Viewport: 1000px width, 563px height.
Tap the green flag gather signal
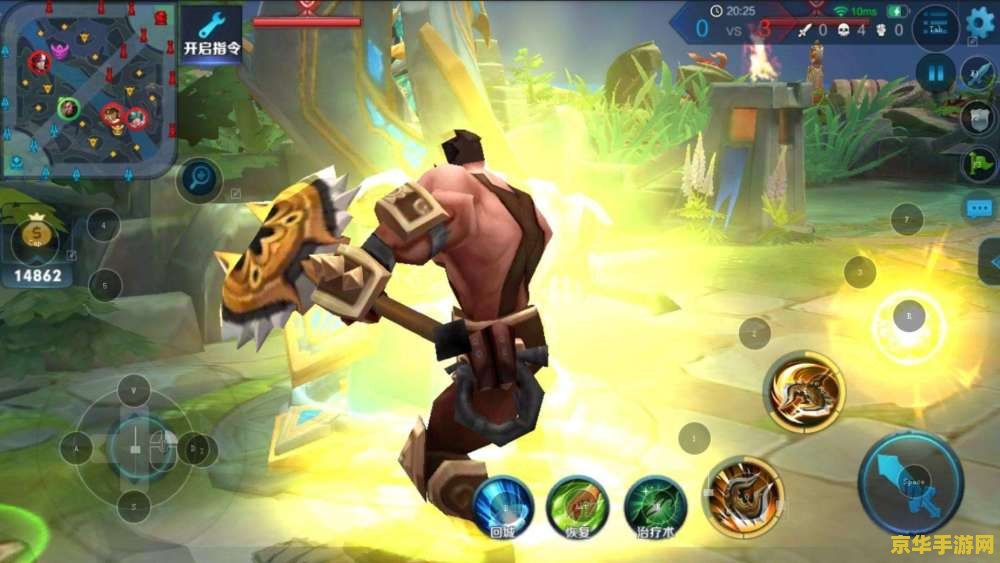pyautogui.click(x=977, y=163)
